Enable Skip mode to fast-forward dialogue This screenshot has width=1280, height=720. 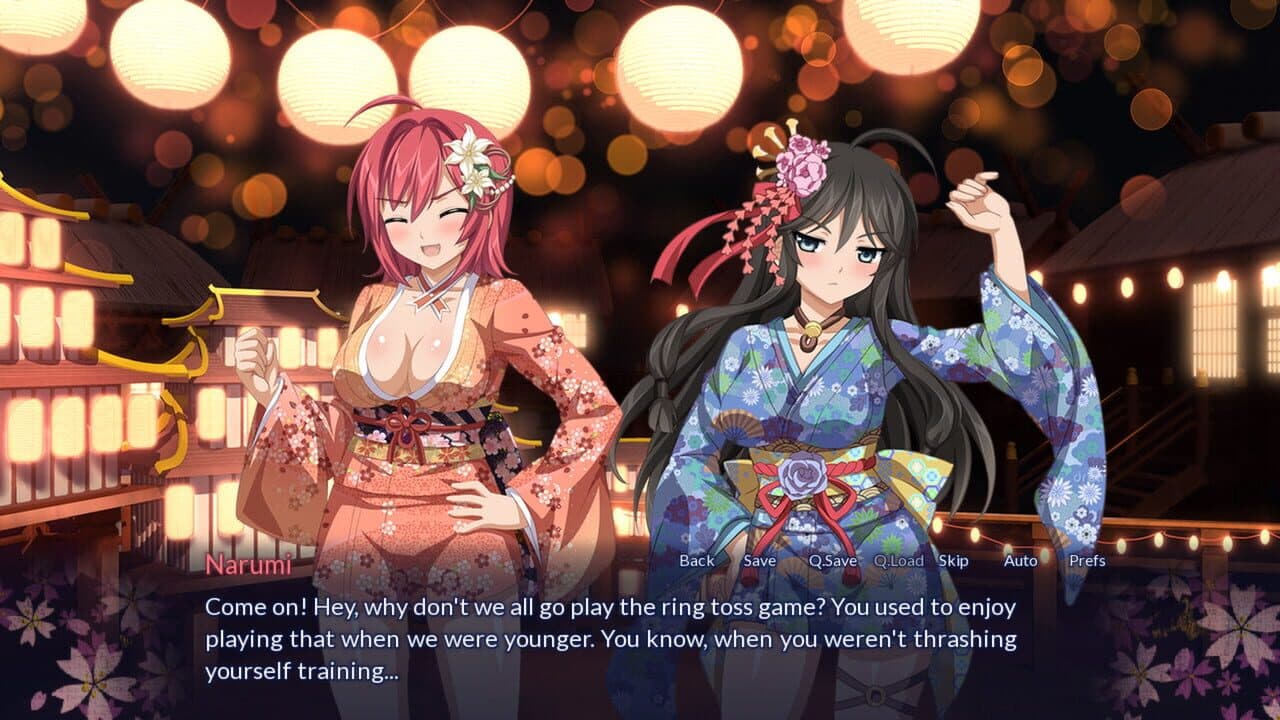[x=952, y=561]
